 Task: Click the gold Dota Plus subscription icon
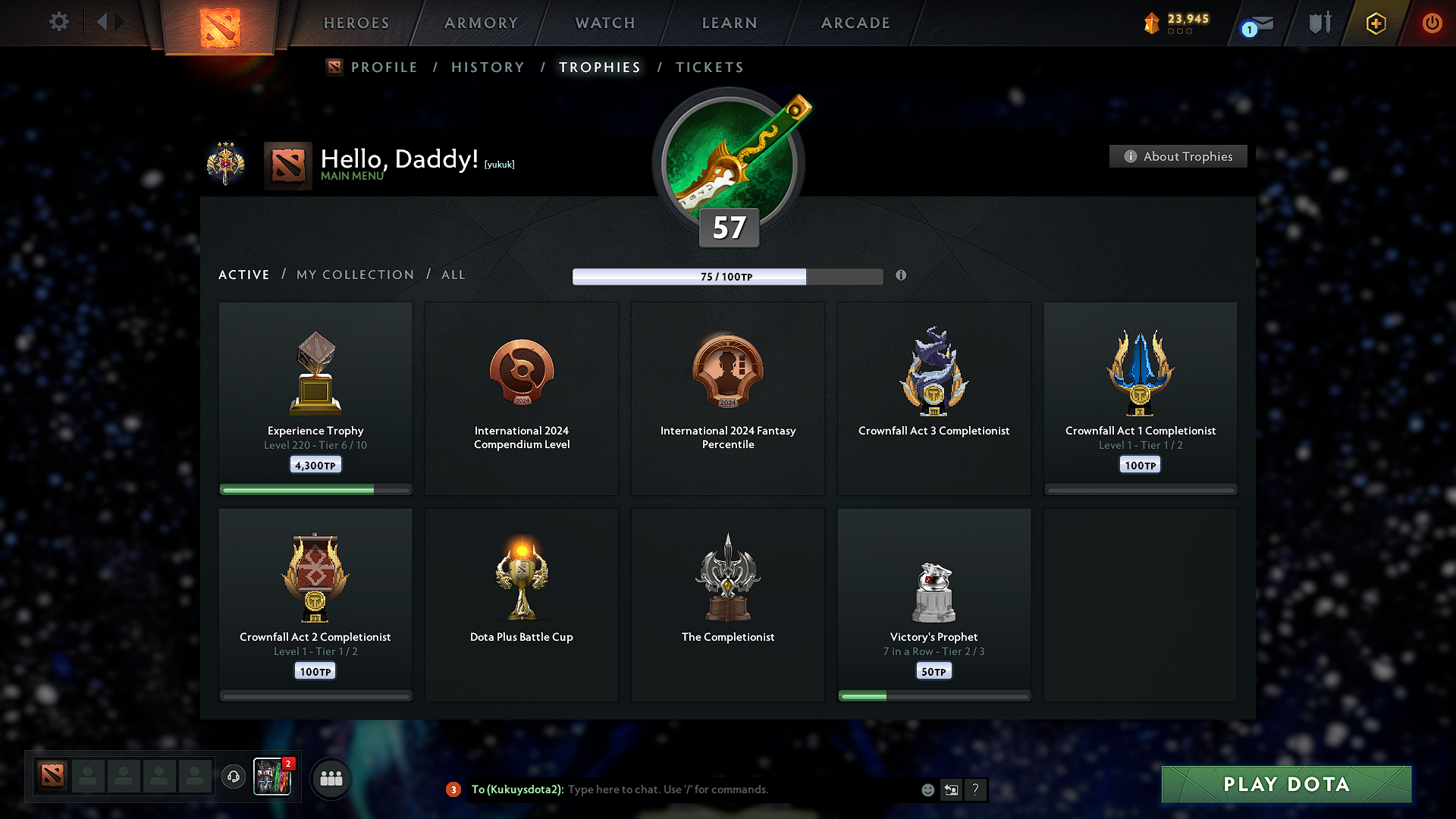pyautogui.click(x=1375, y=23)
